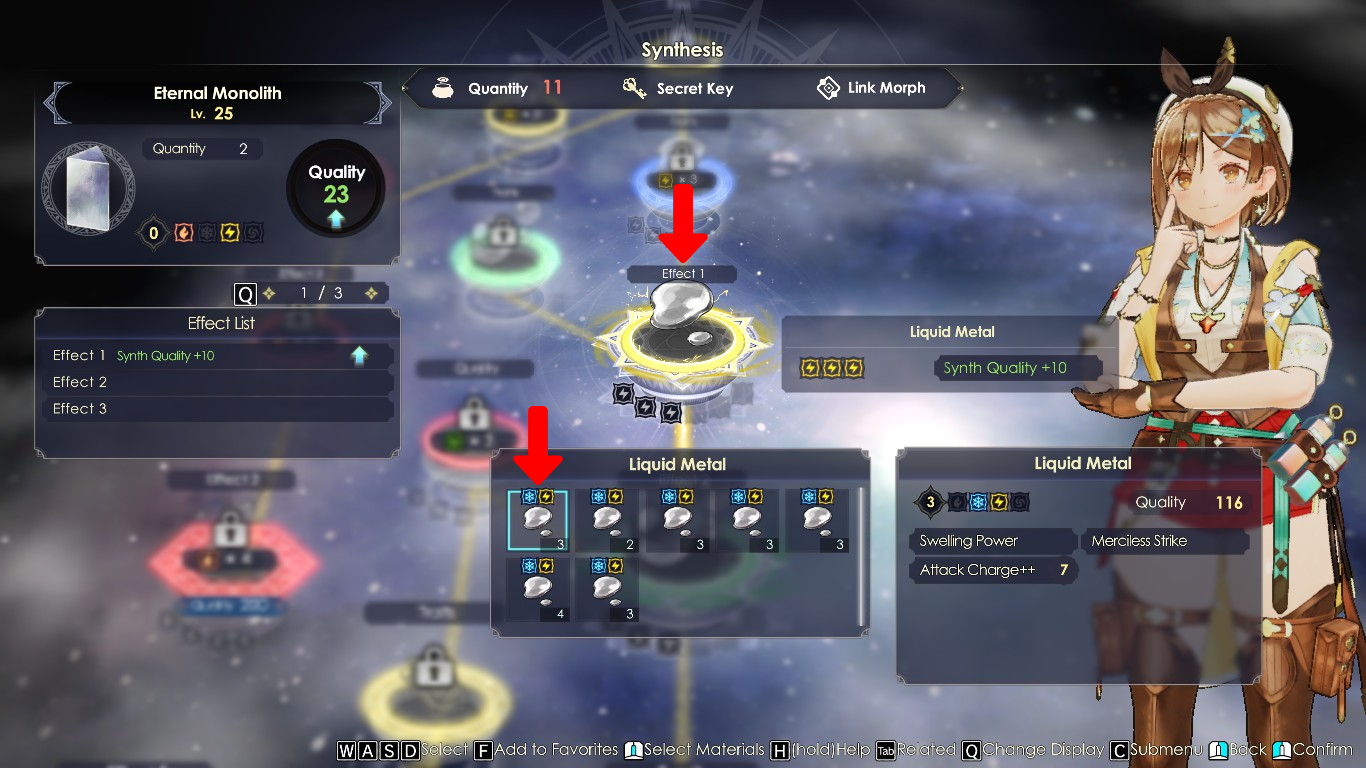The height and width of the screenshot is (768, 1366).
Task: Click the Eternal Monolith white prism item icon
Action: [x=88, y=188]
